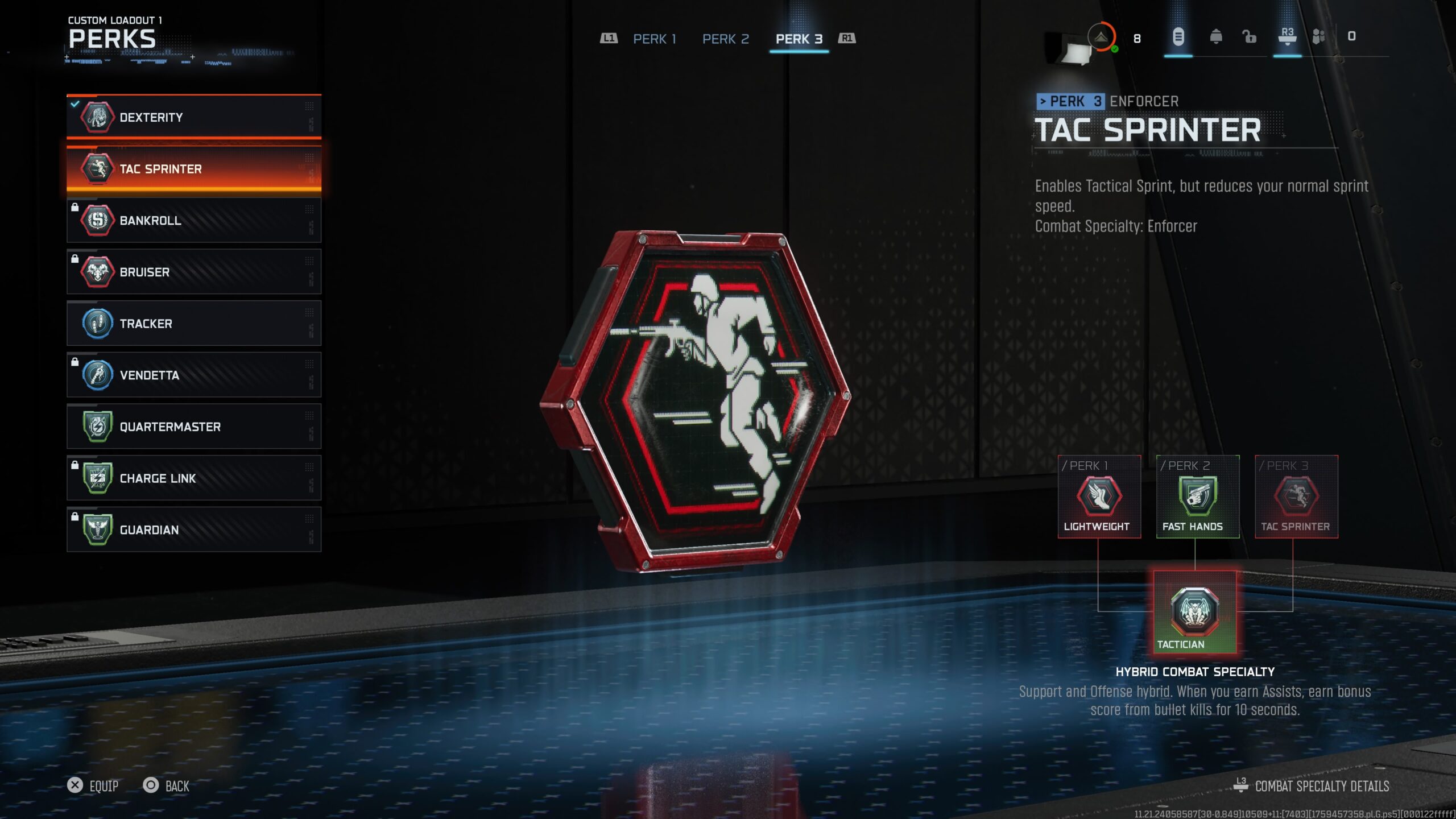Open the party members icon
The image size is (1456, 819).
pos(1318,38)
